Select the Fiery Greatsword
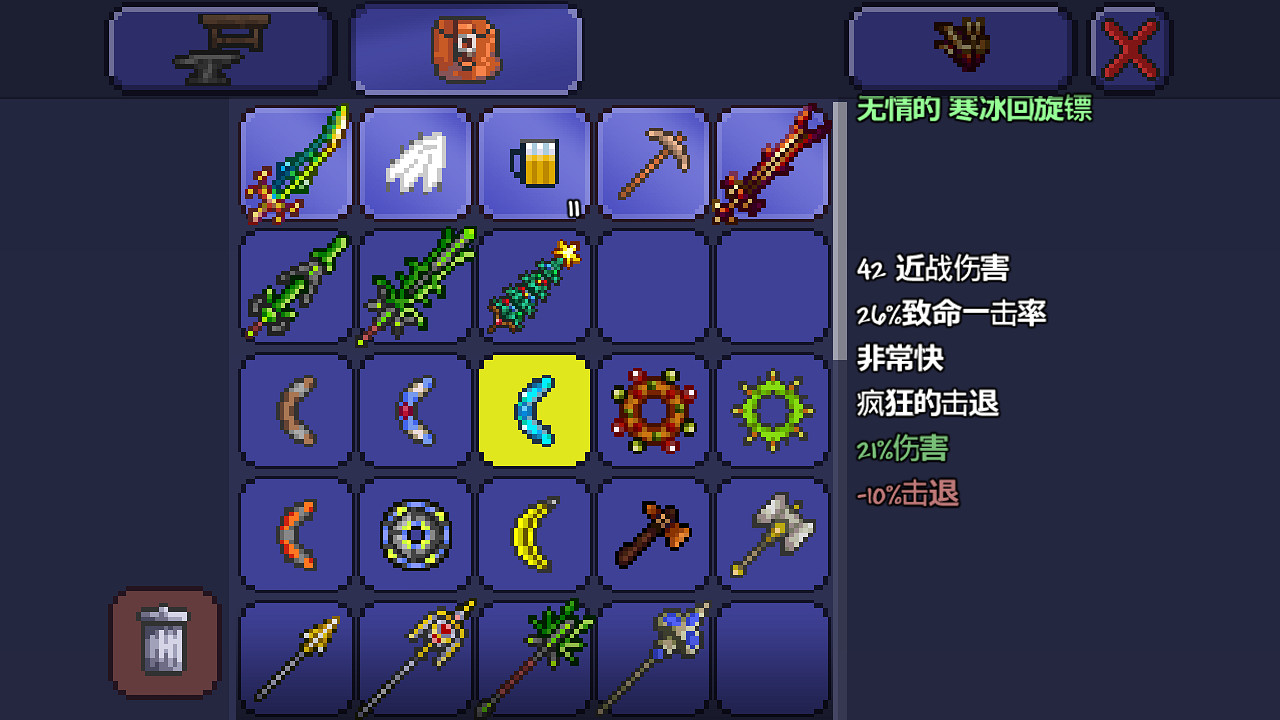Viewport: 1280px width, 720px height. [x=772, y=163]
